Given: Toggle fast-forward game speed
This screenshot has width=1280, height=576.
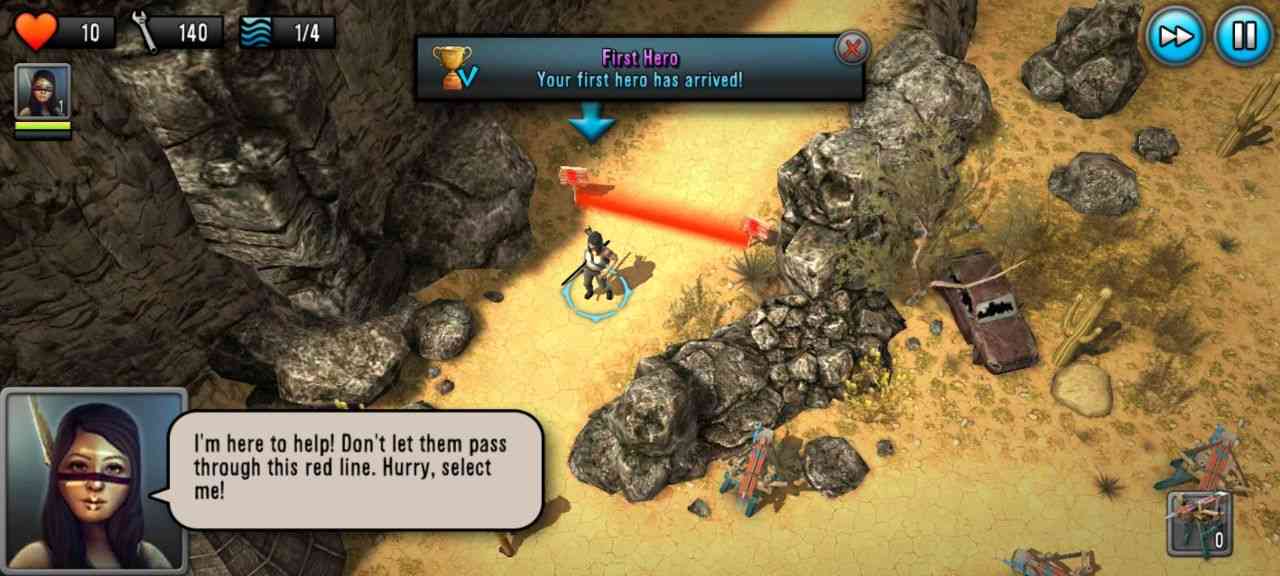Looking at the screenshot, I should (x=1176, y=36).
